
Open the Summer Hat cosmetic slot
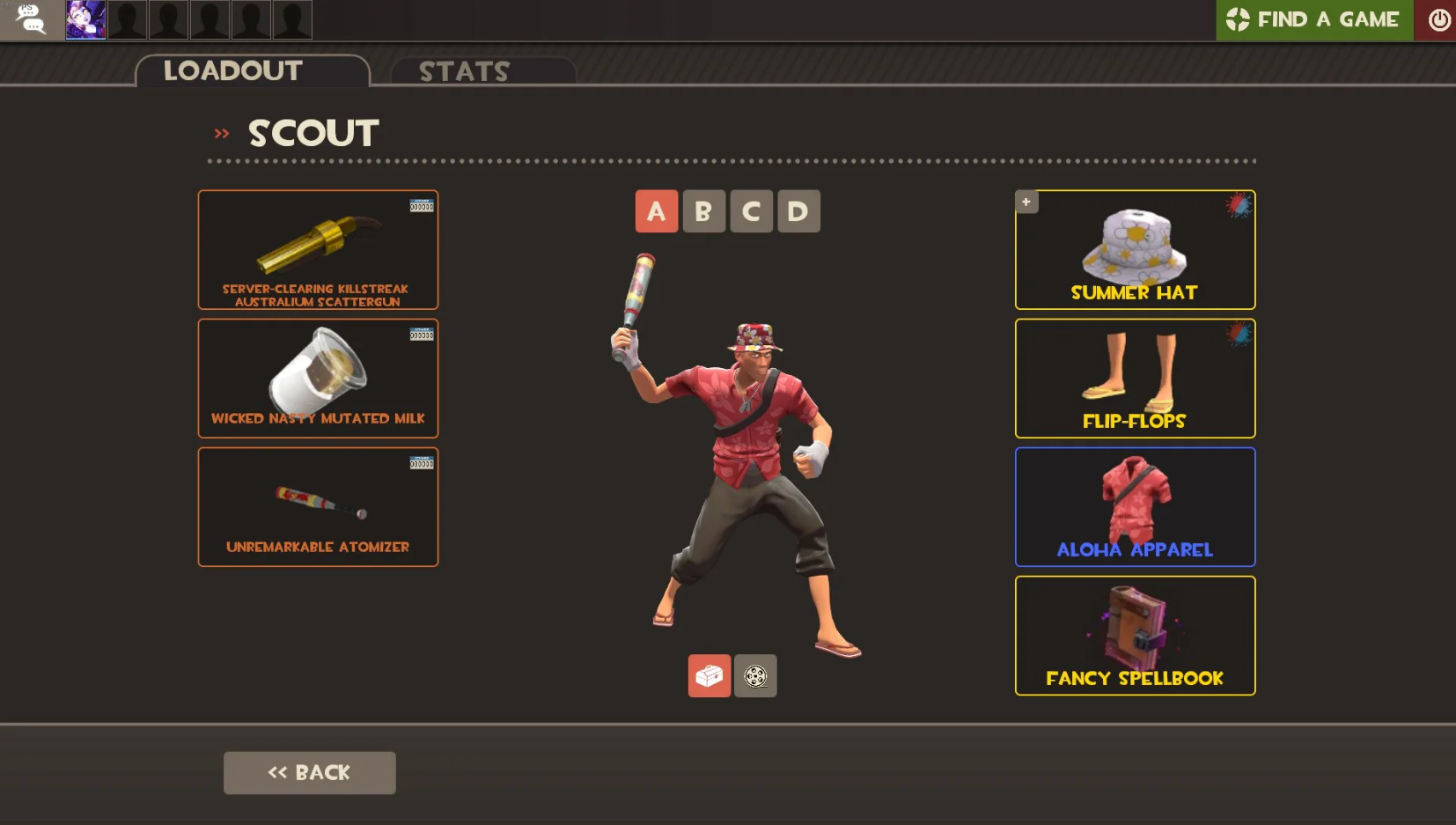click(x=1135, y=250)
